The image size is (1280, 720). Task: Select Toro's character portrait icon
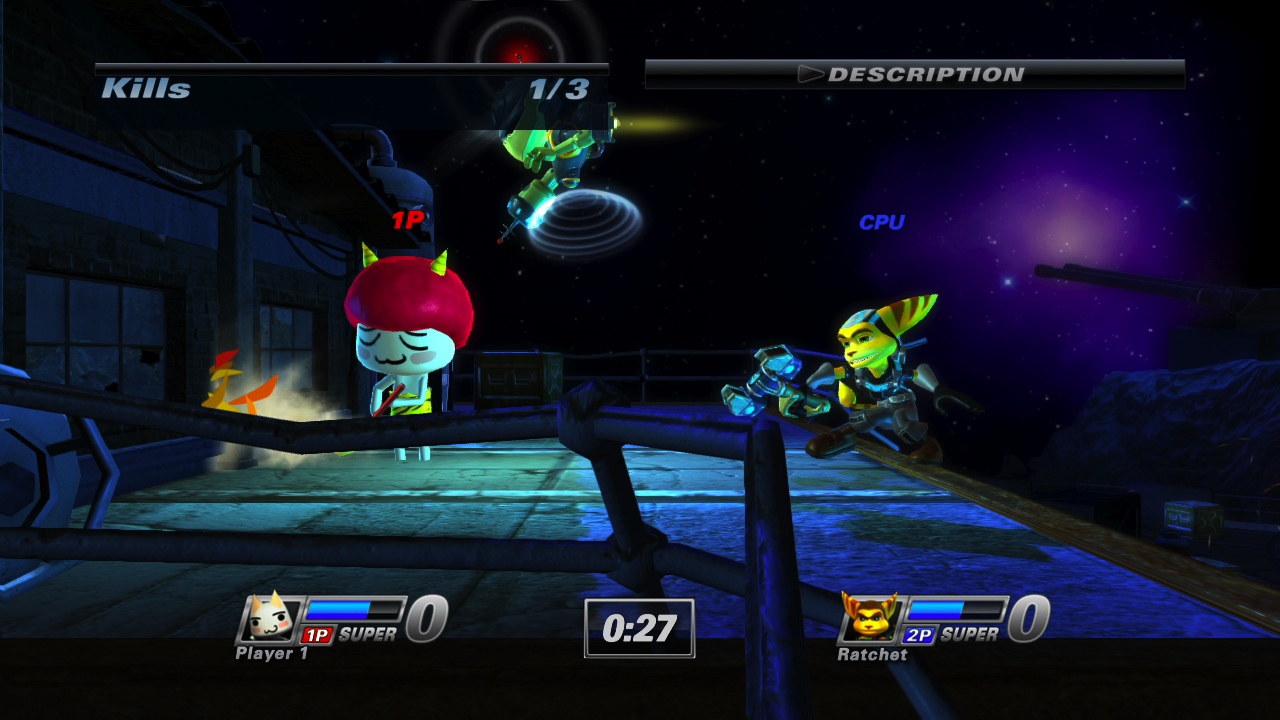tap(268, 619)
